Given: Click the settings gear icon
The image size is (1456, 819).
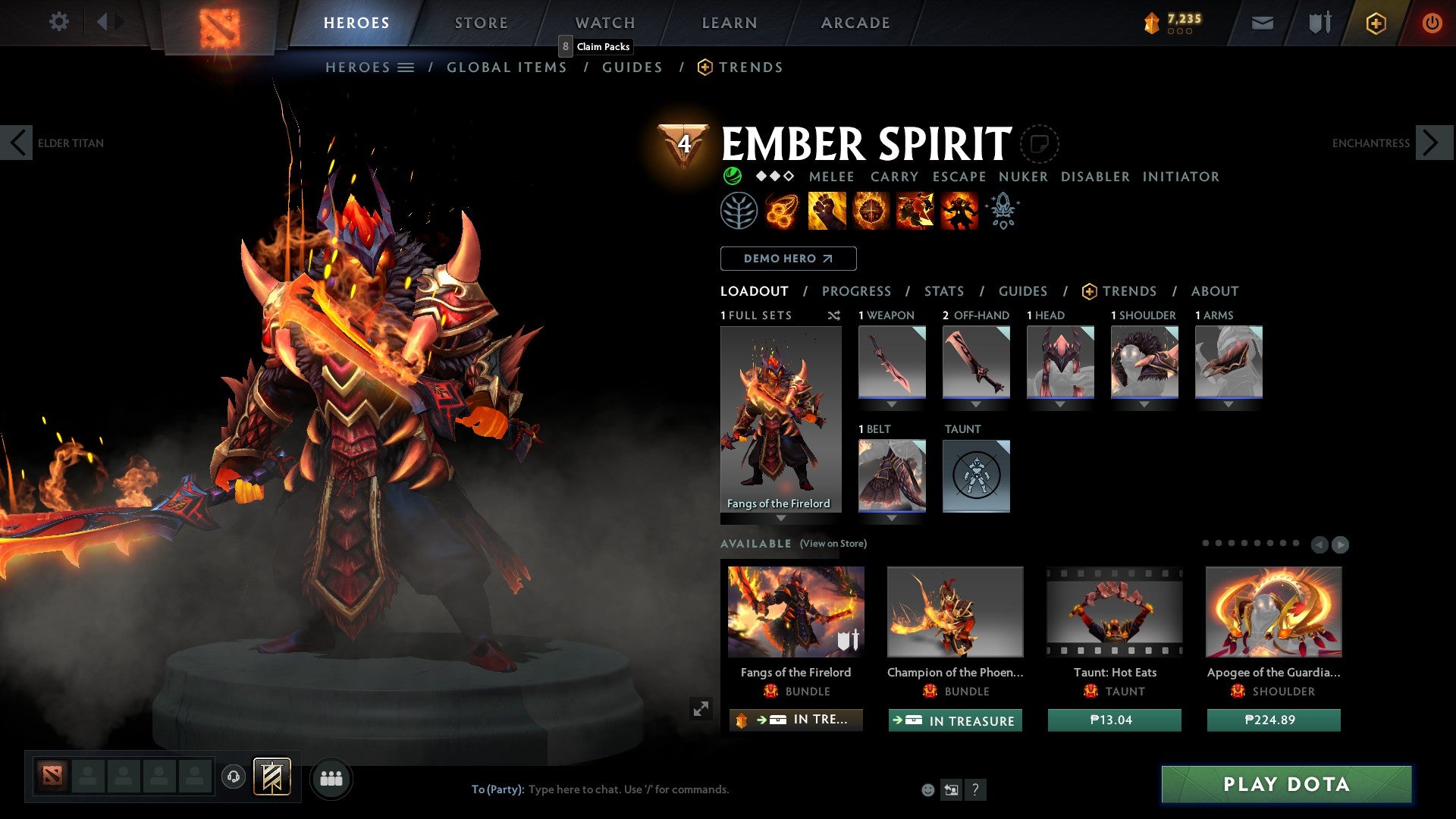Looking at the screenshot, I should tap(58, 22).
